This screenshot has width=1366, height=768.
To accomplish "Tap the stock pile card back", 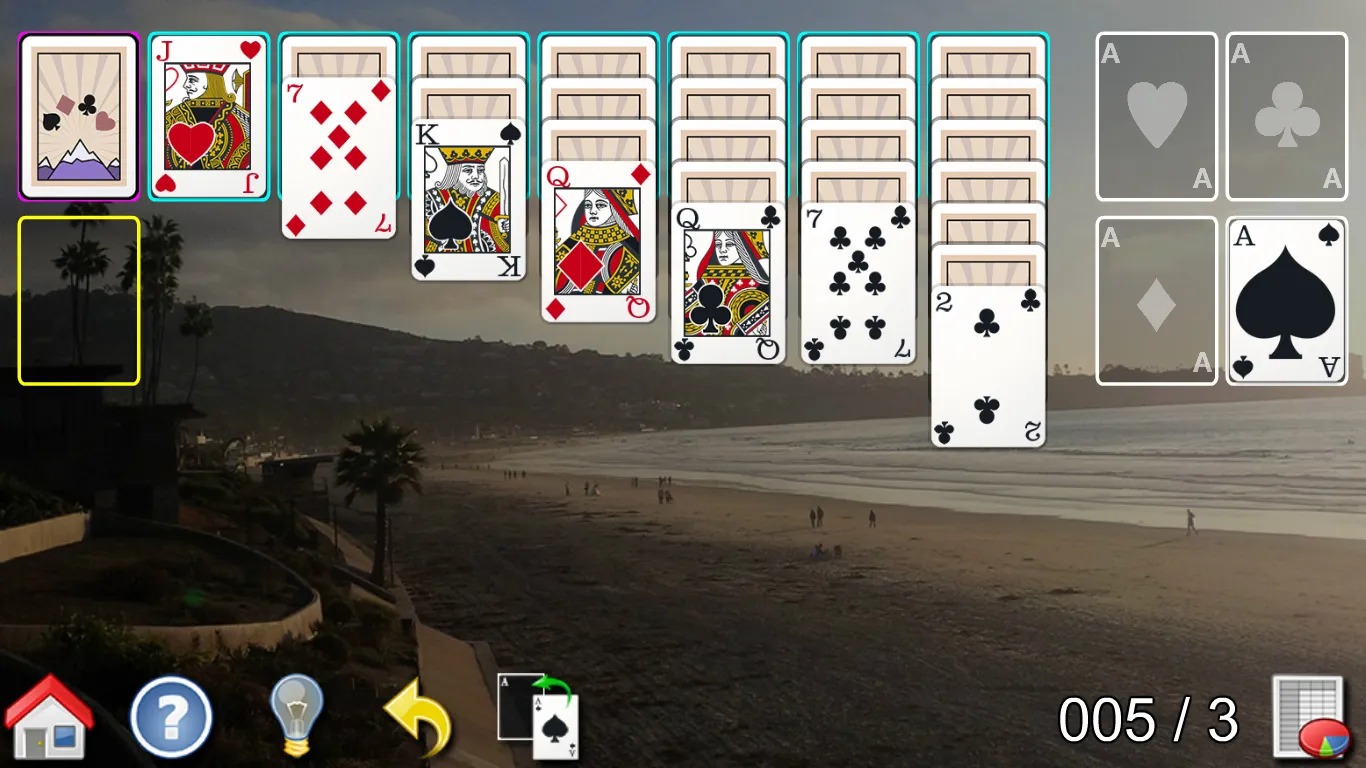I will [x=77, y=114].
